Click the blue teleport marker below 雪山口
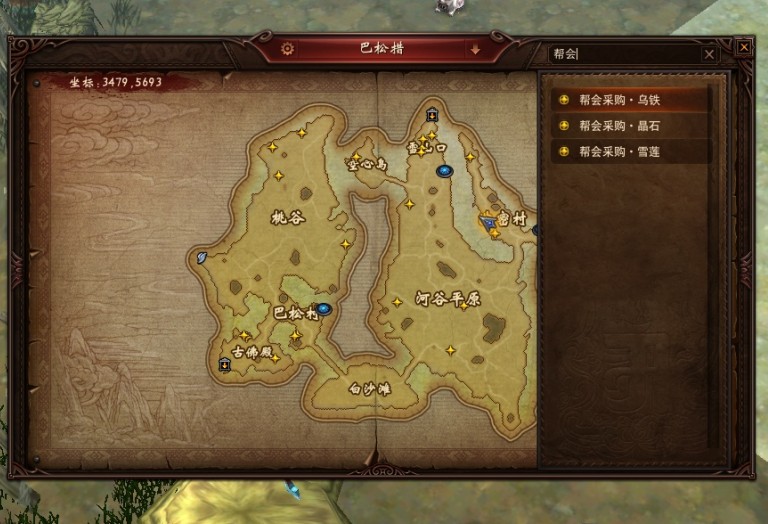This screenshot has width=768, height=524. pyautogui.click(x=444, y=171)
